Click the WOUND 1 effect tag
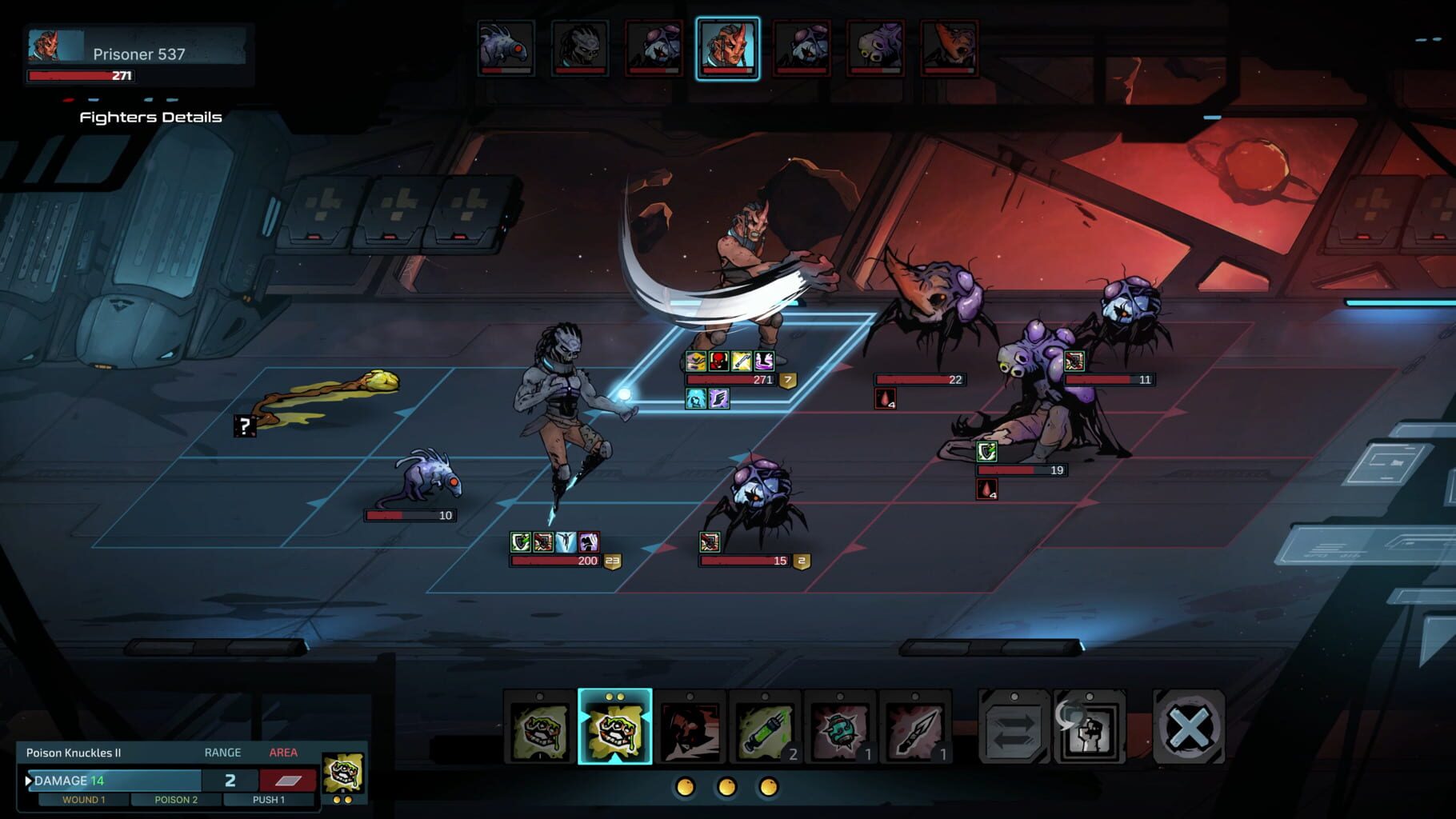 [84, 799]
